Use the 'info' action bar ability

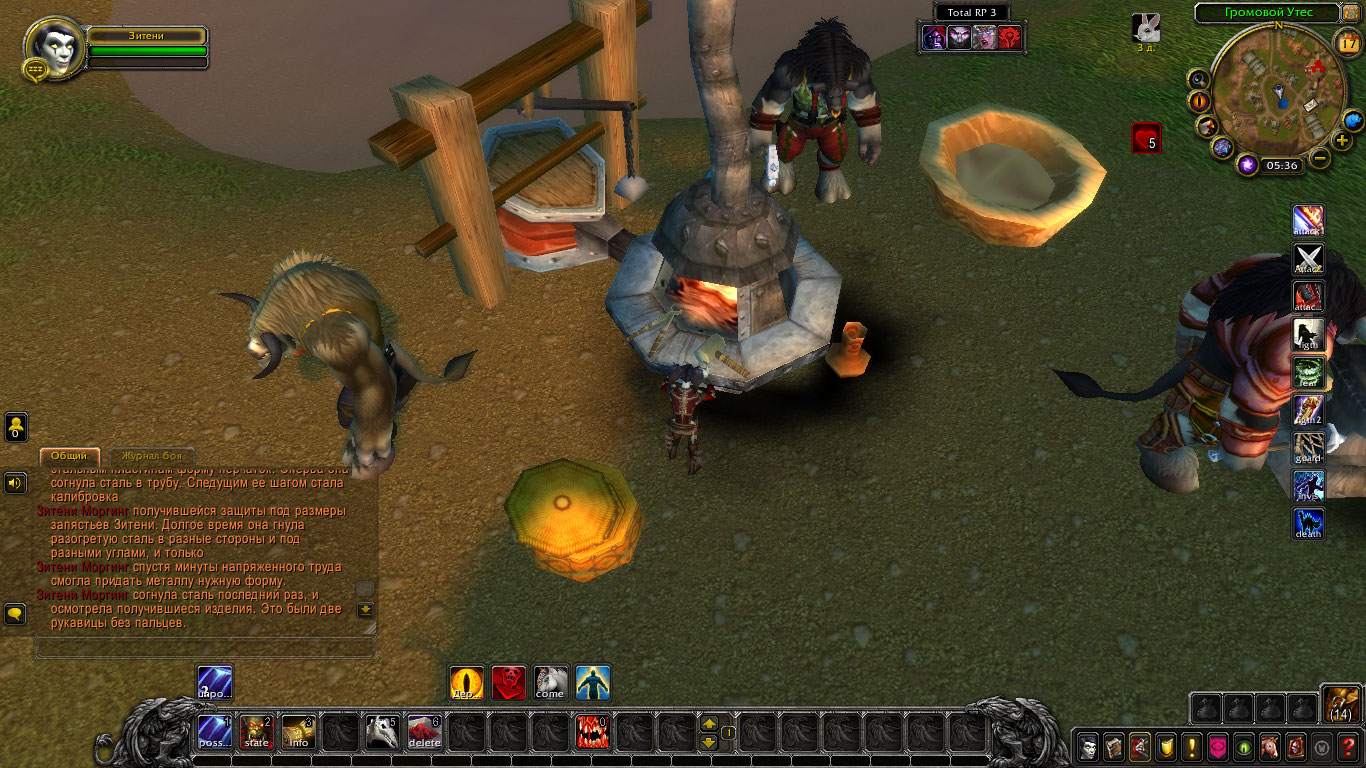point(298,732)
